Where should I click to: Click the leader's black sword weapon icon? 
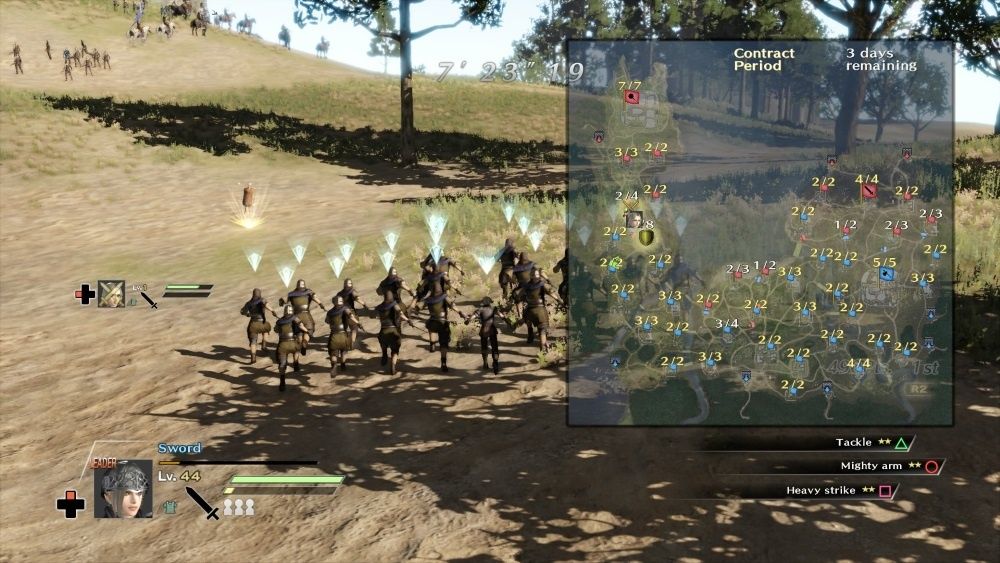pyautogui.click(x=203, y=502)
